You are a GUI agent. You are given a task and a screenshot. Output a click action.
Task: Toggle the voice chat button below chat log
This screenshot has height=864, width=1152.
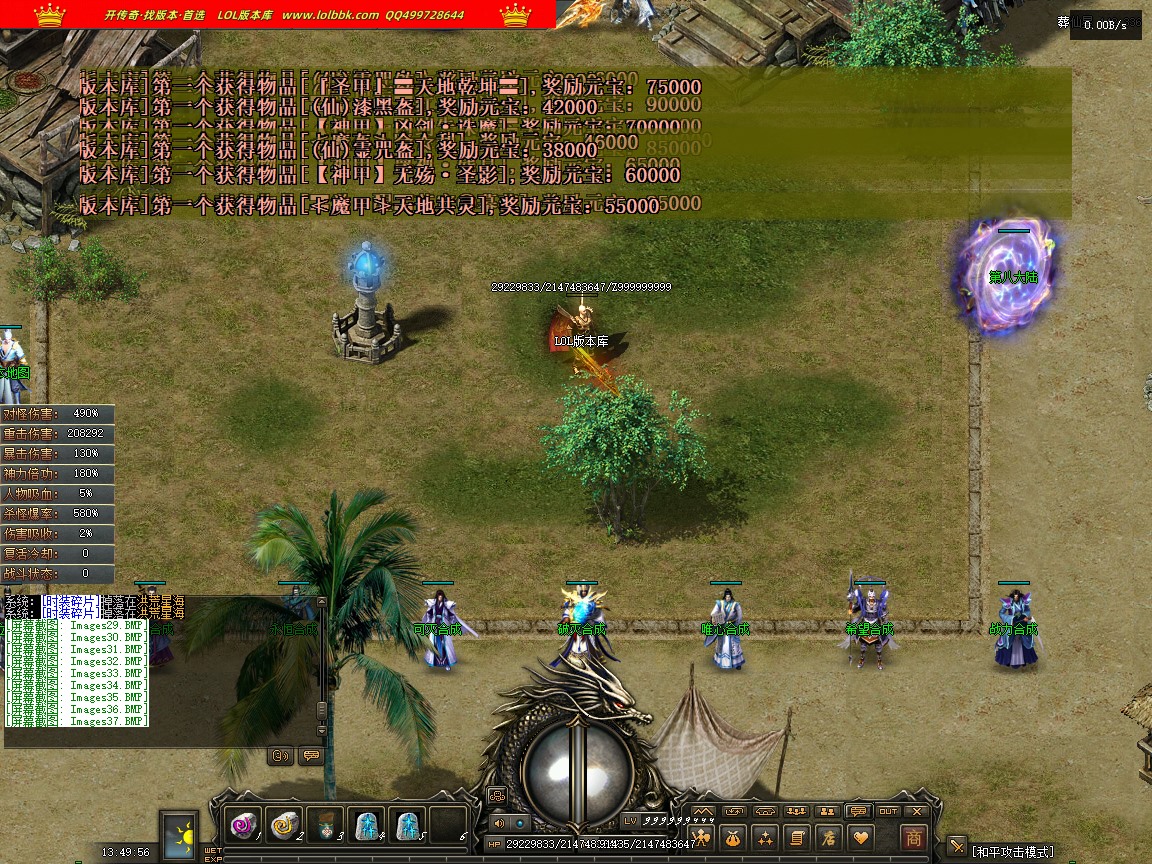[281, 756]
